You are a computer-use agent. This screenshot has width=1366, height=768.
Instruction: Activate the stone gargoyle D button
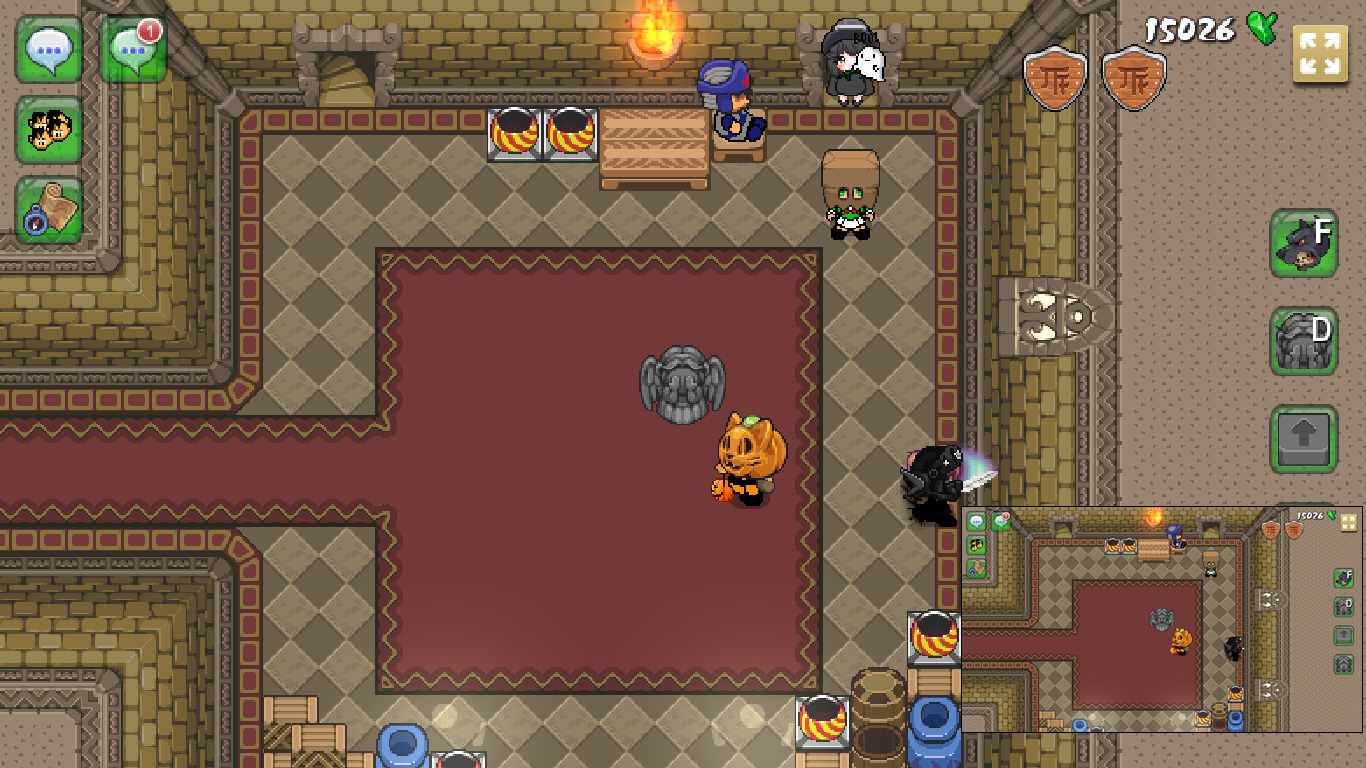(x=1304, y=341)
